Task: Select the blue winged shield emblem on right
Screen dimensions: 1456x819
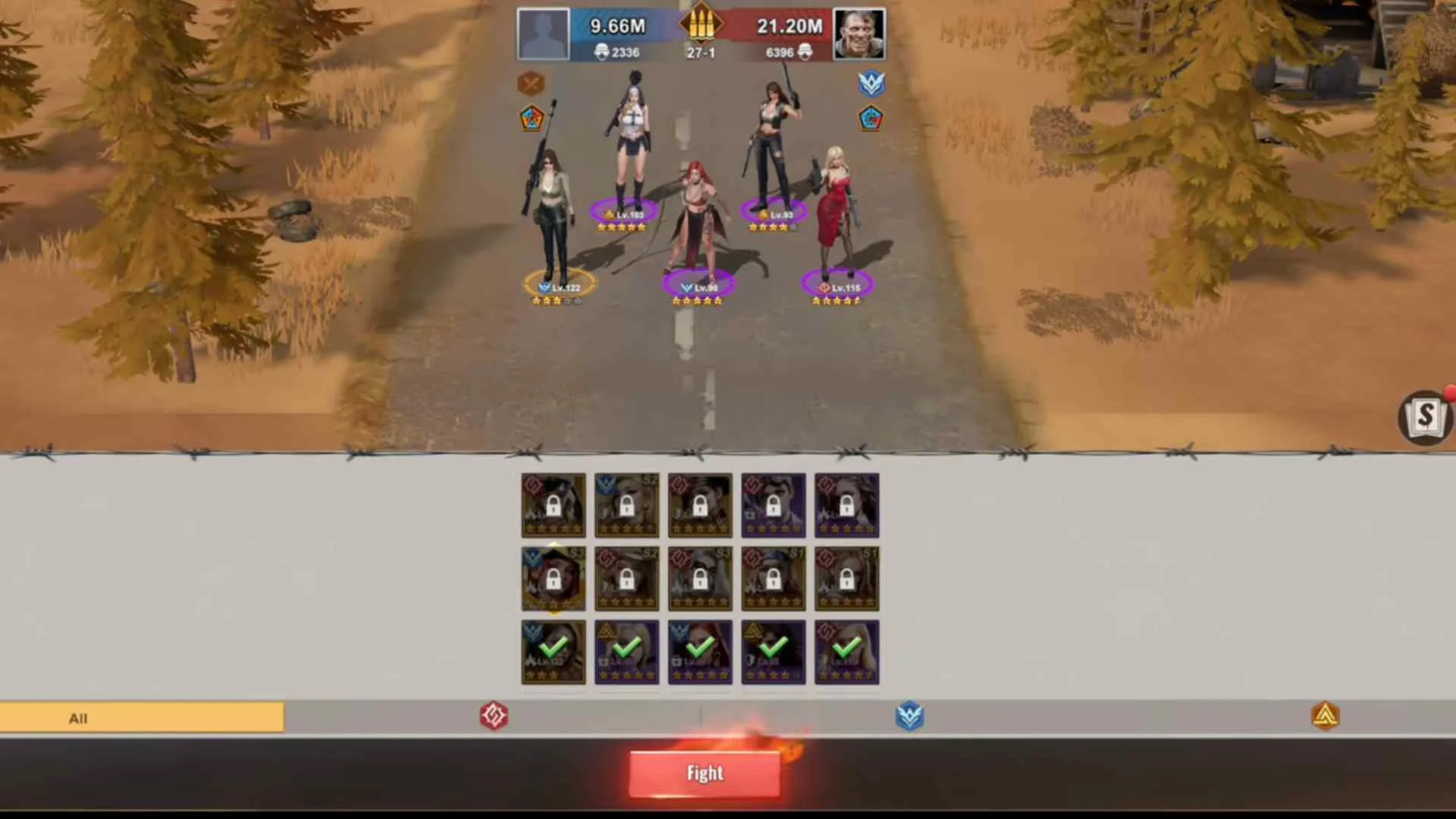Action: point(872,83)
